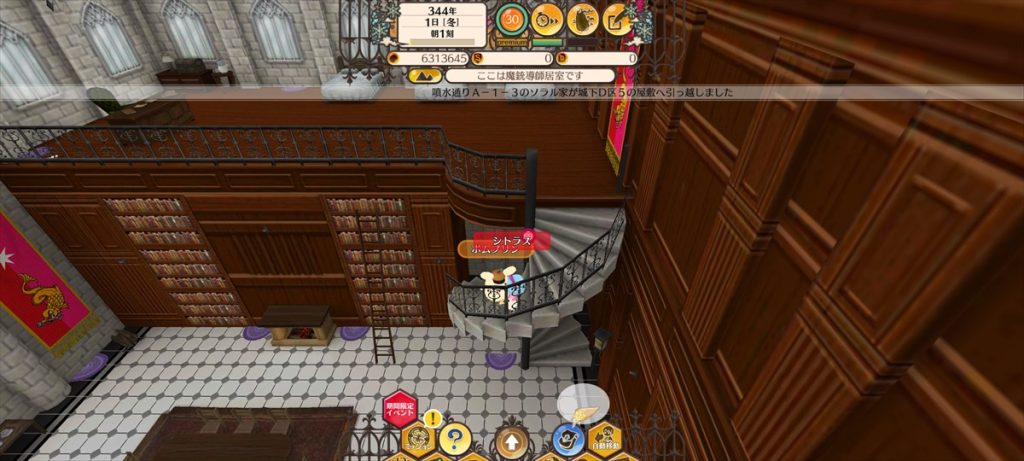Open the quill note icon
The height and width of the screenshot is (461, 1024).
[617, 18]
